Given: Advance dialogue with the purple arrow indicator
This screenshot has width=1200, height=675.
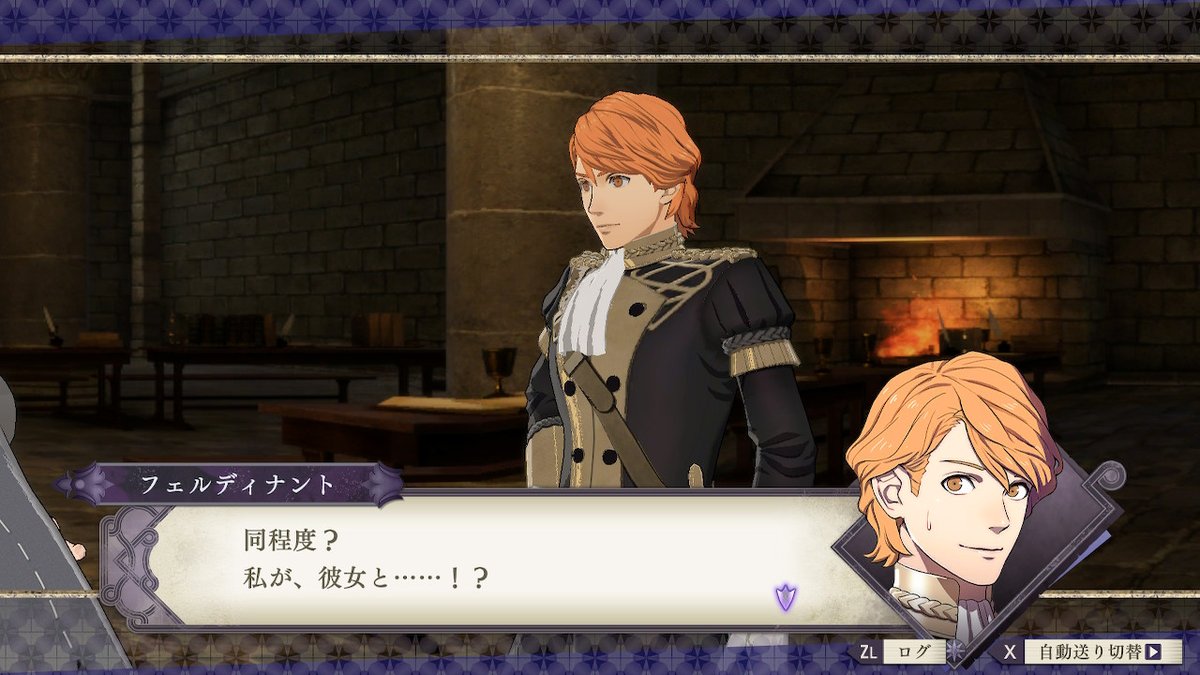Looking at the screenshot, I should point(785,597).
